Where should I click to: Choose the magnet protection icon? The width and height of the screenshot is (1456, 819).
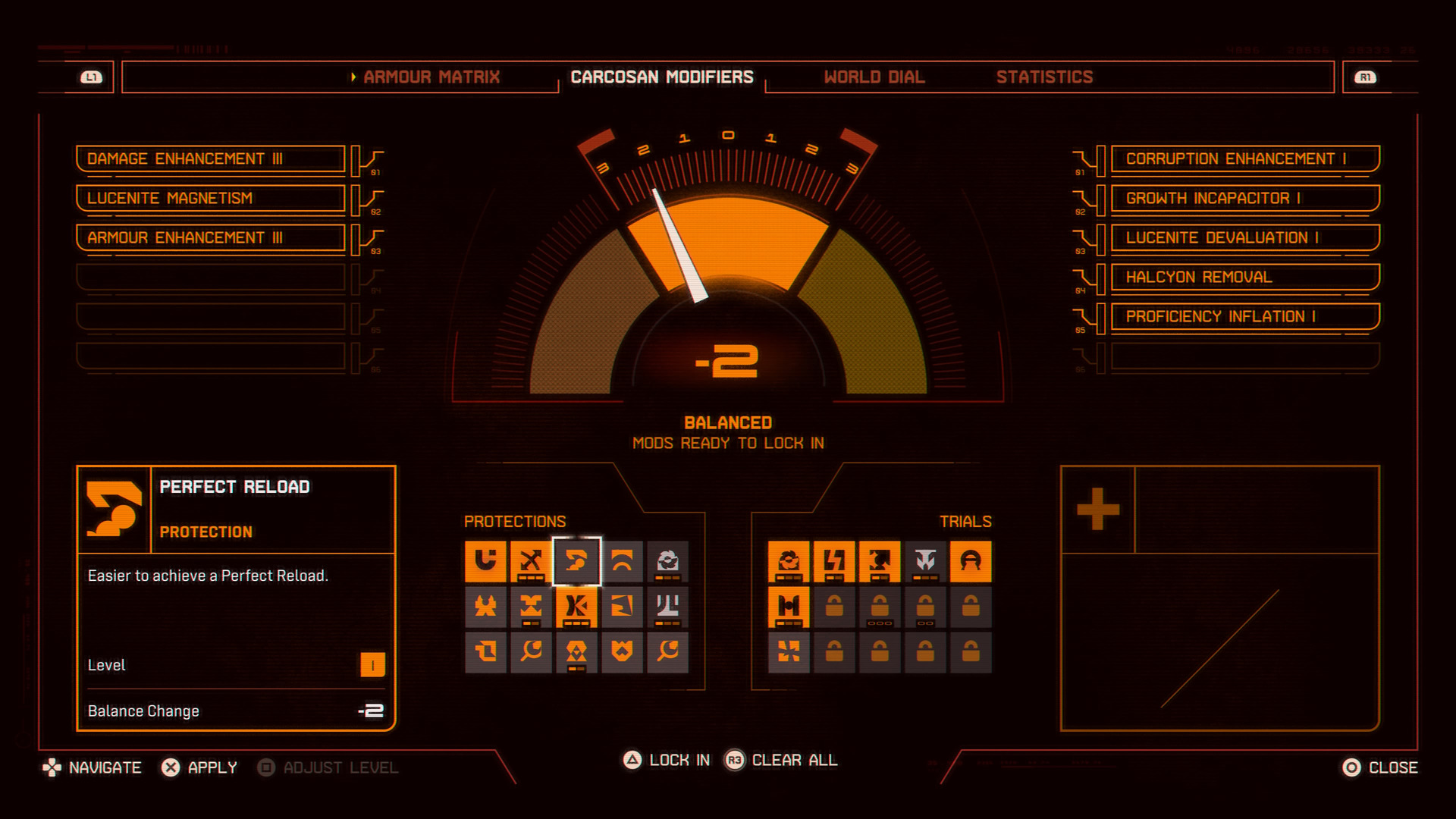[485, 561]
